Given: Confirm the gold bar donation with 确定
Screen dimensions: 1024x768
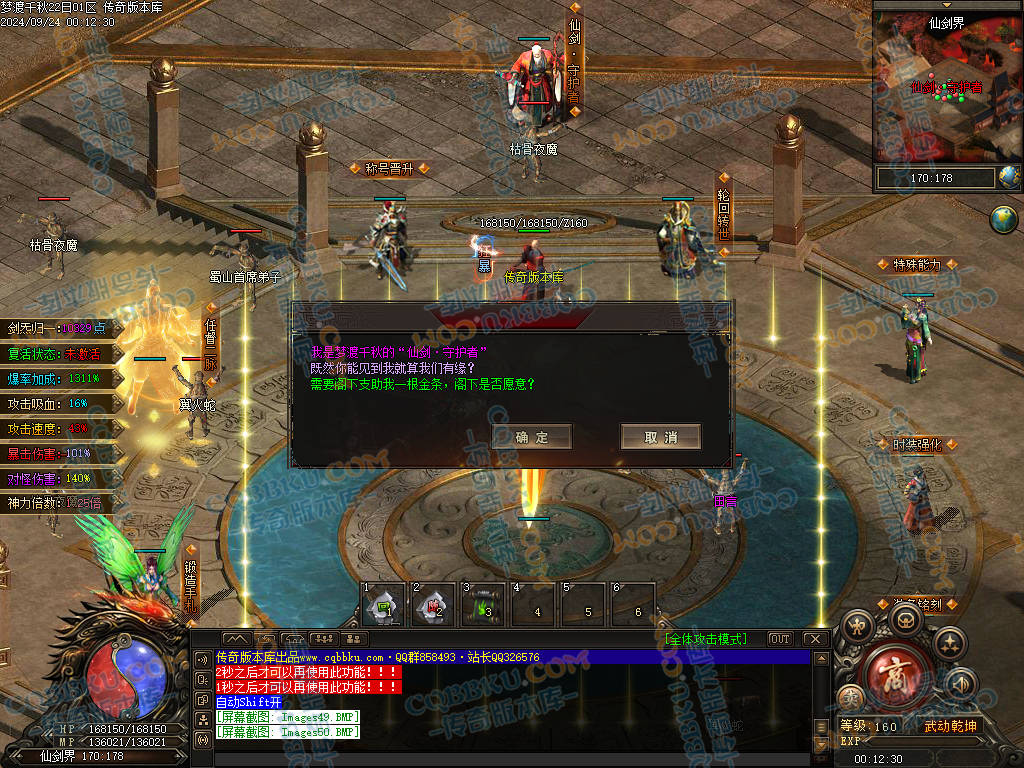Looking at the screenshot, I should [532, 437].
